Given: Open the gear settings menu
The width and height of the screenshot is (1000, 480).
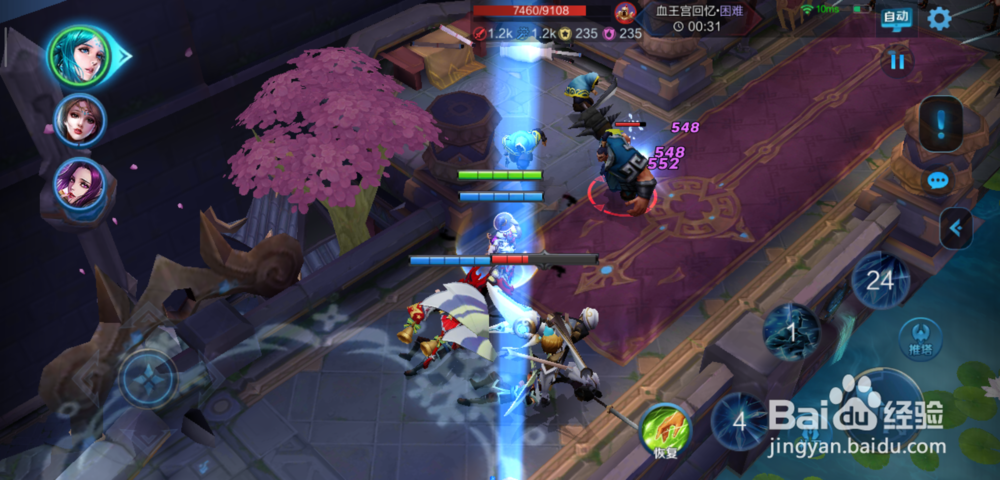Looking at the screenshot, I should (x=939, y=18).
